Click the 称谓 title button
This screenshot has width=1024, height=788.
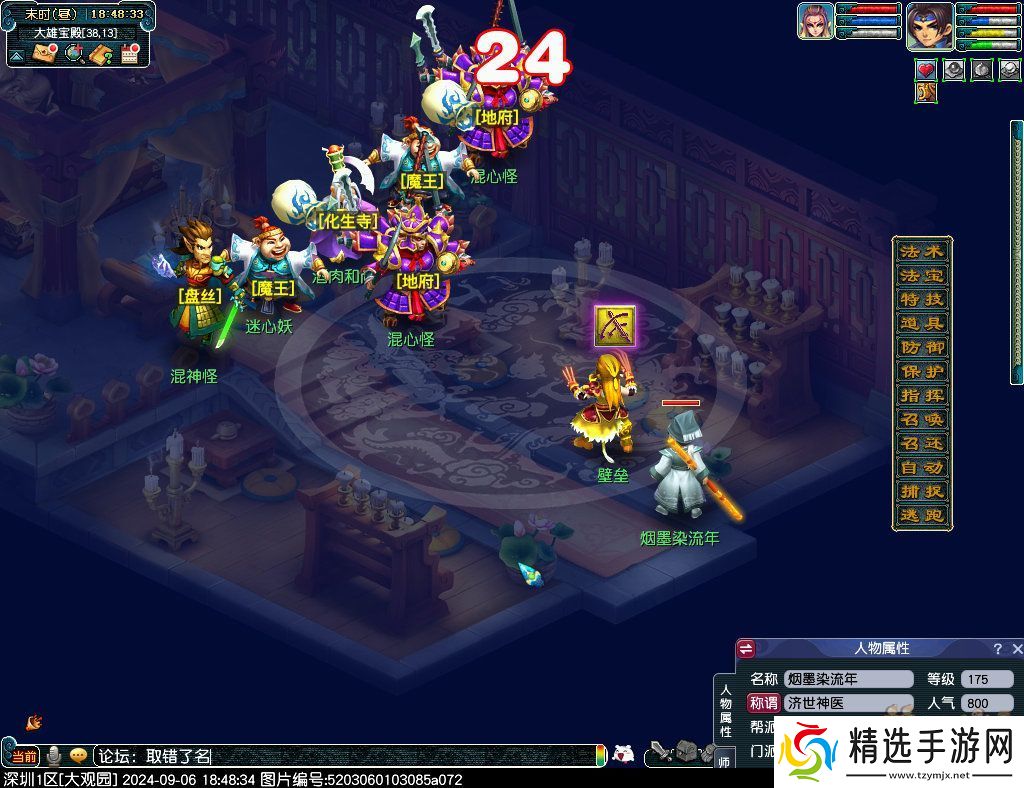click(763, 703)
